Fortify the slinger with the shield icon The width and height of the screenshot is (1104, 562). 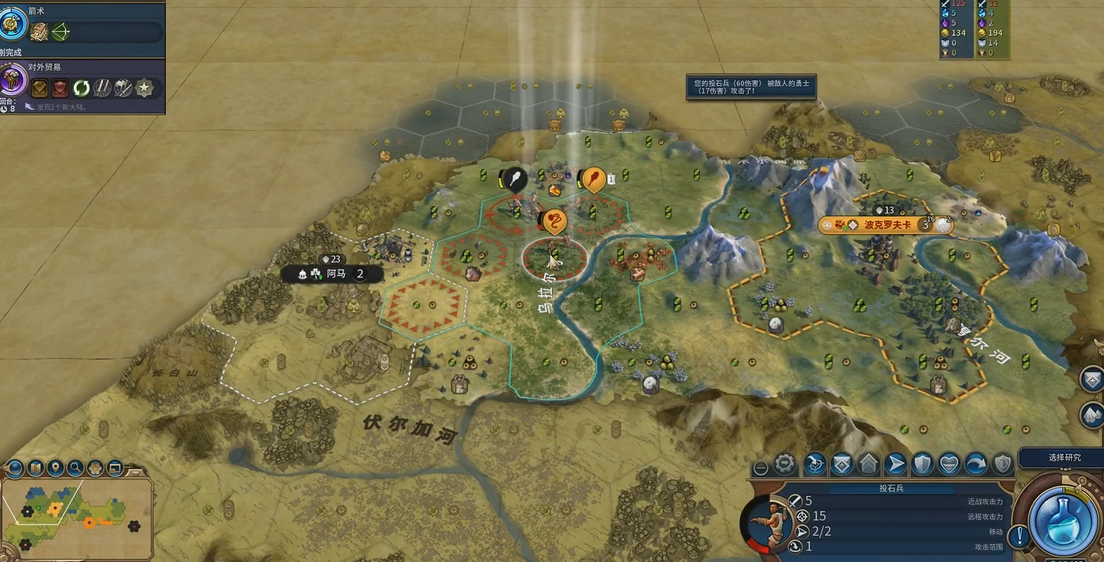click(922, 464)
